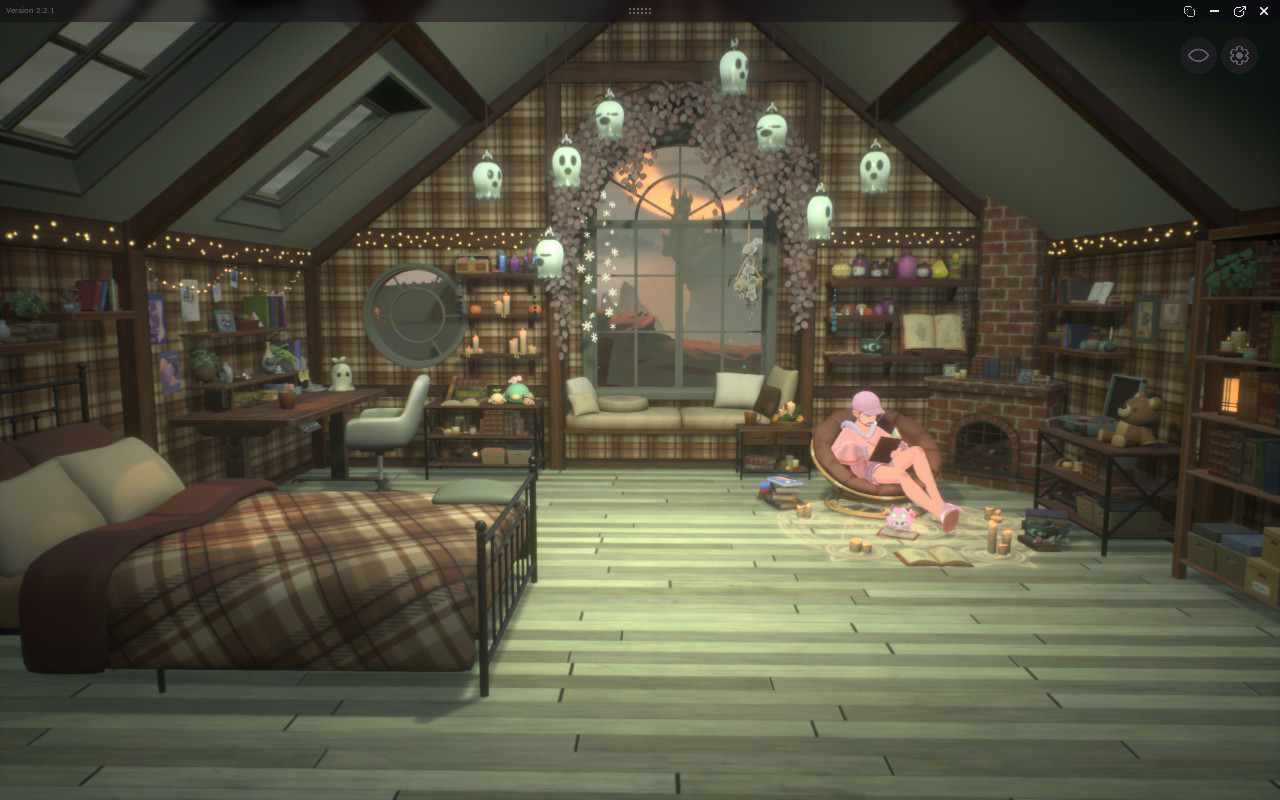Click the overlapping squares window icon
Image resolution: width=1280 pixels, height=800 pixels.
pyautogui.click(x=1189, y=11)
